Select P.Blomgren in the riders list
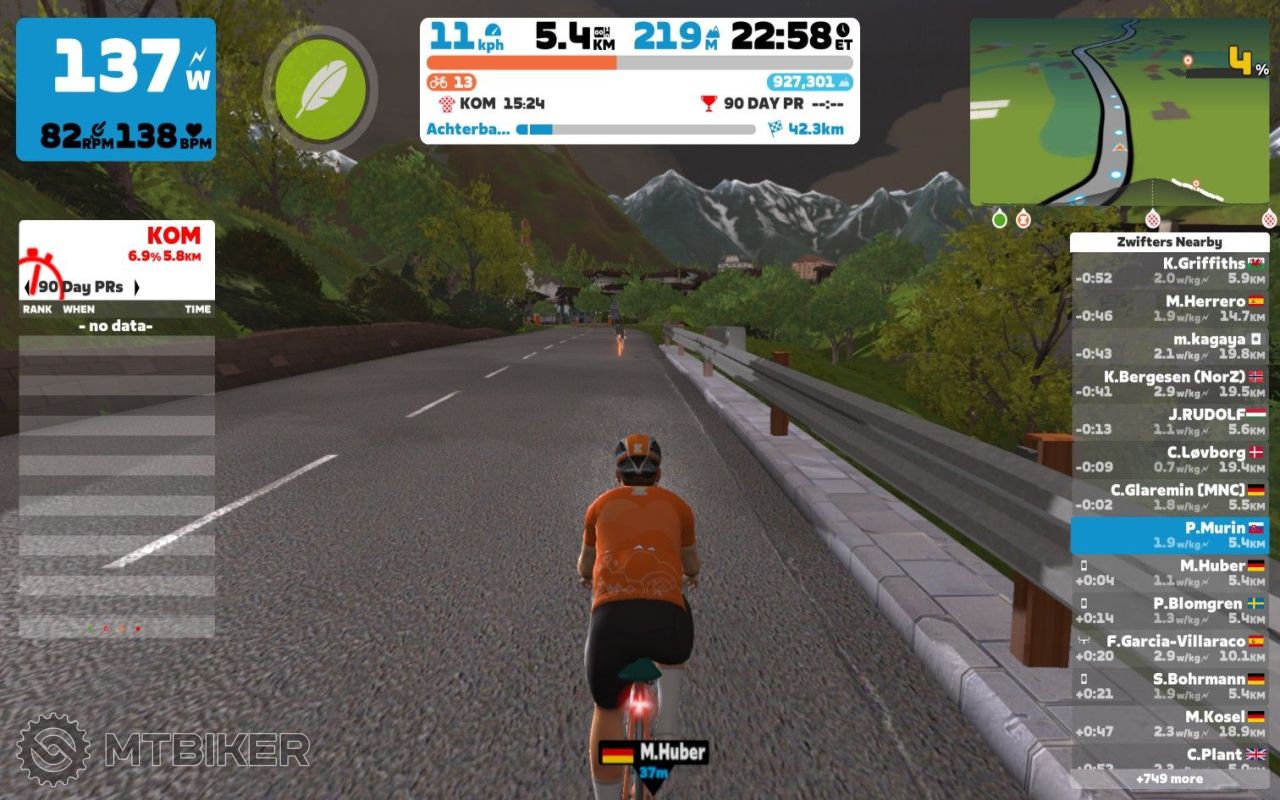 tap(1169, 610)
